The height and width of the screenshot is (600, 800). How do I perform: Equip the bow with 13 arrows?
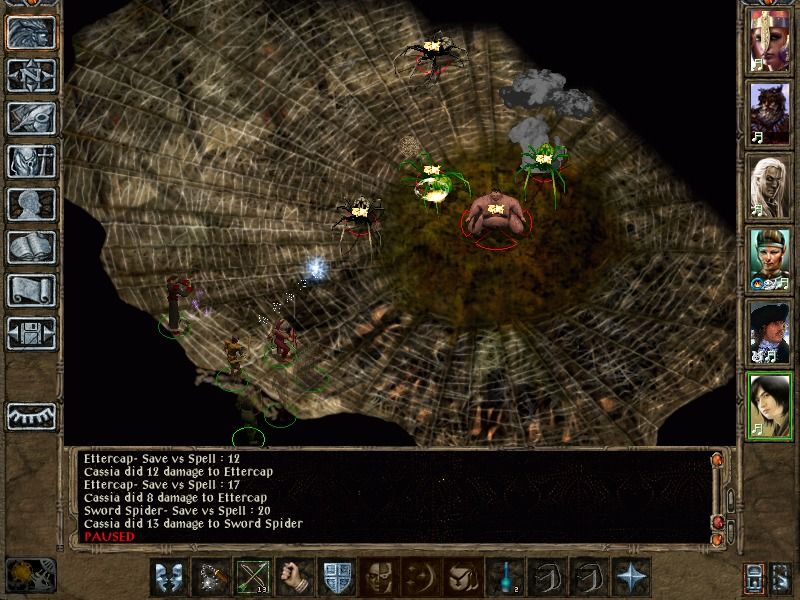click(x=250, y=577)
